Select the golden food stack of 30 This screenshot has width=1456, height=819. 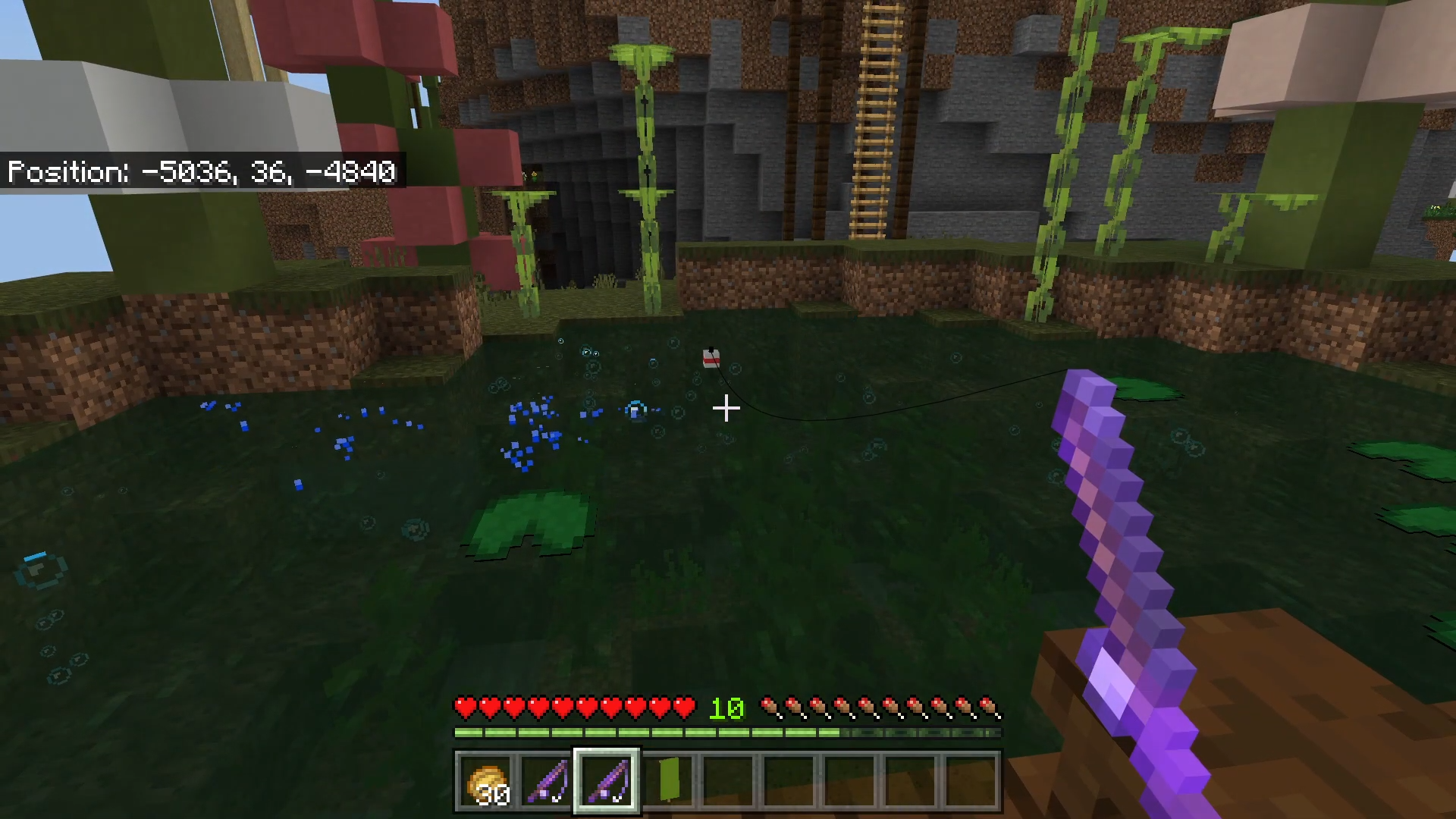pyautogui.click(x=486, y=781)
